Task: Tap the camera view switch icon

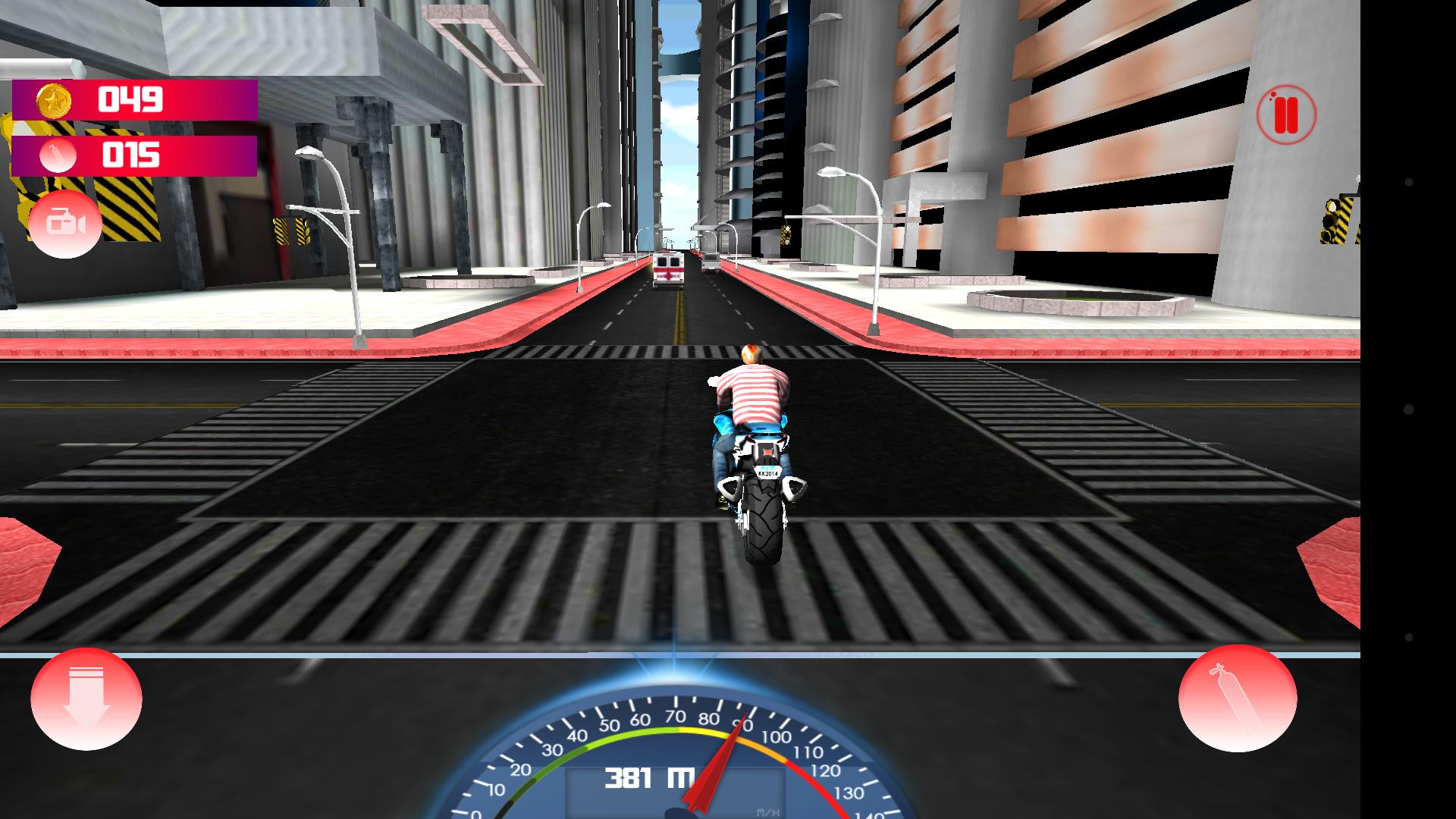Action: [65, 224]
